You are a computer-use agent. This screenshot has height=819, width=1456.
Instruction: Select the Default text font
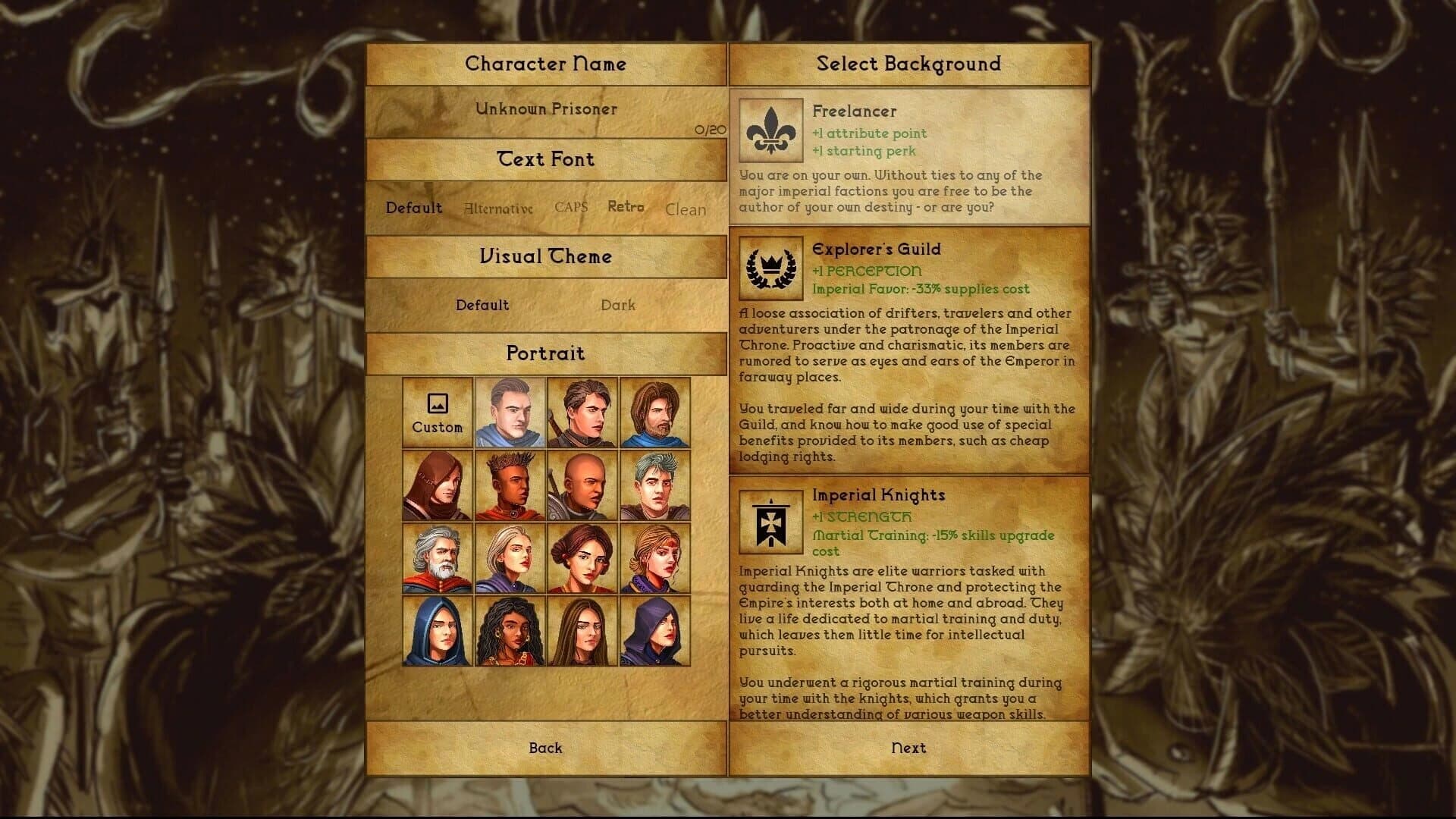point(413,207)
